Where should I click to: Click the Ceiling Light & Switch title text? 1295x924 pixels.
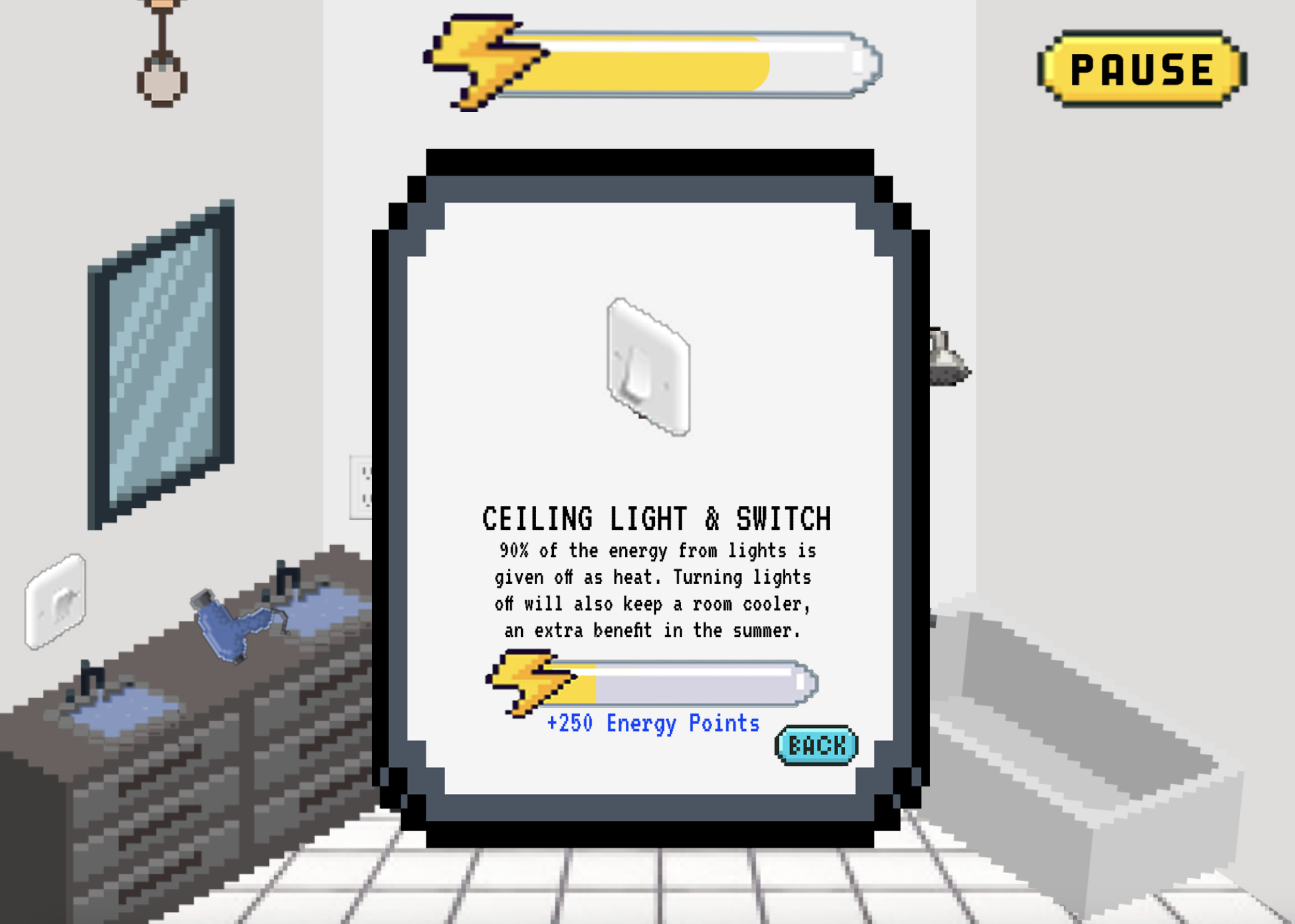pos(657,516)
